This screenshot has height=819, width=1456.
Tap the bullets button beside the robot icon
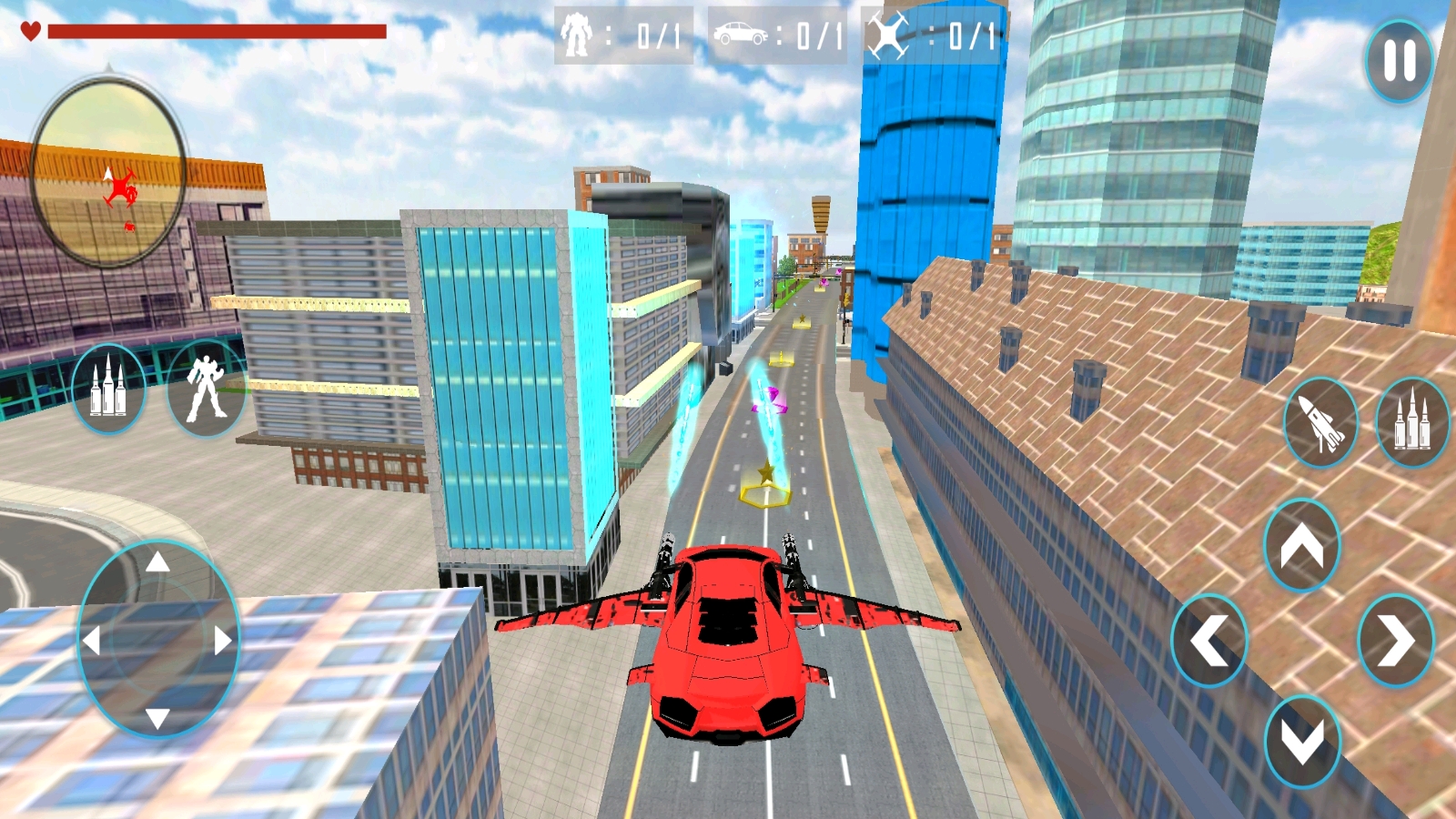108,389
